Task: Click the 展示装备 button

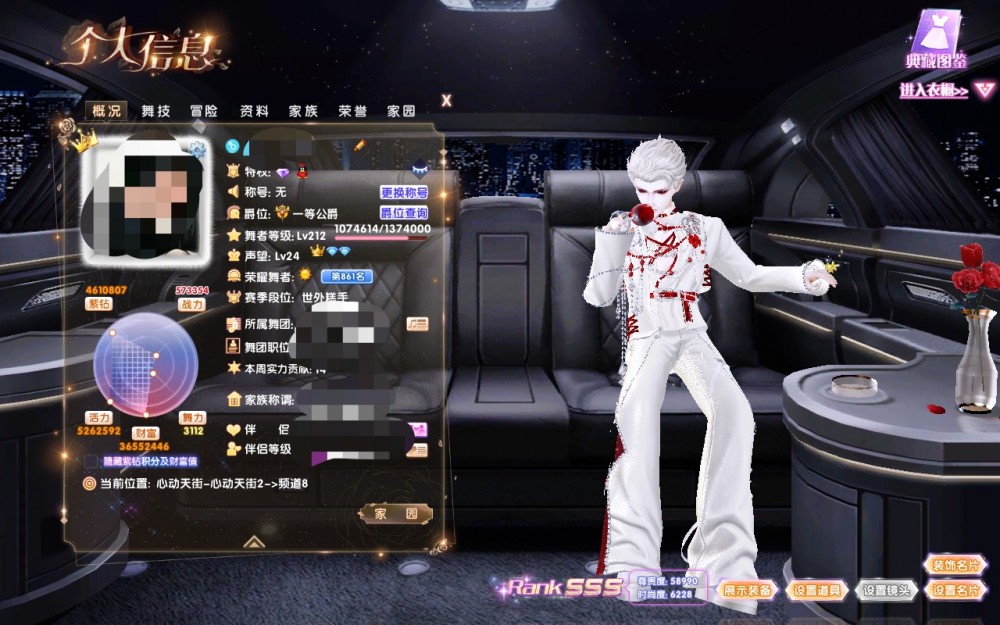Action: pos(748,590)
